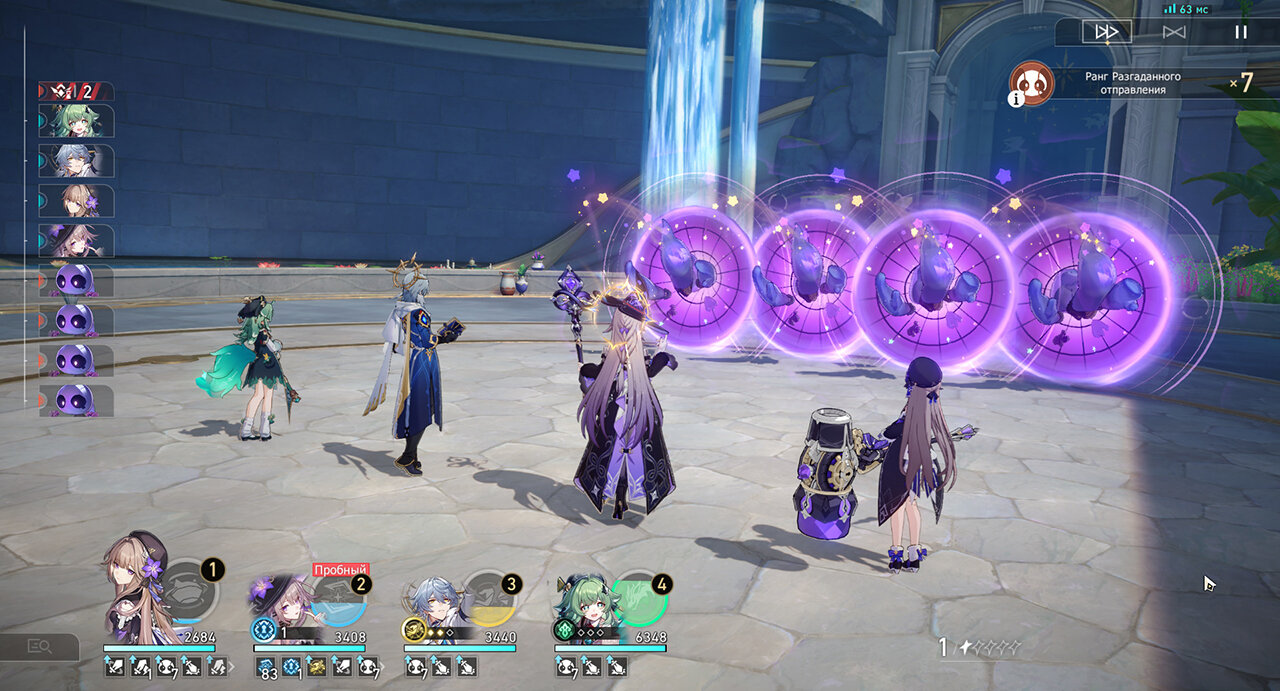Image resolution: width=1280 pixels, height=691 pixels.
Task: Select the witch-hat girl's turn order portrait
Action: tap(77, 241)
